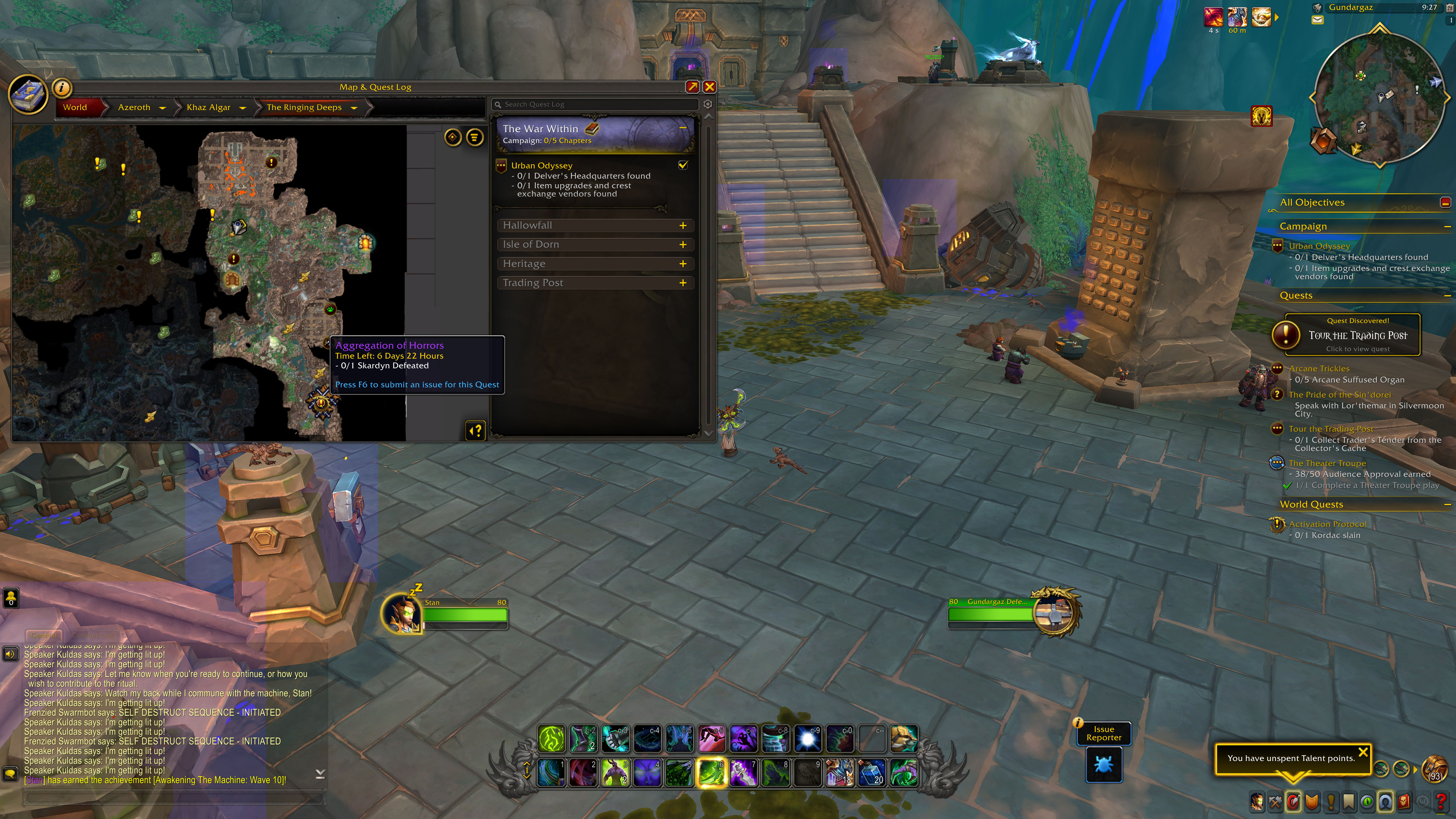Viewport: 1456px width, 819px height.
Task: Expand the Trading Post quest category
Action: (x=683, y=283)
